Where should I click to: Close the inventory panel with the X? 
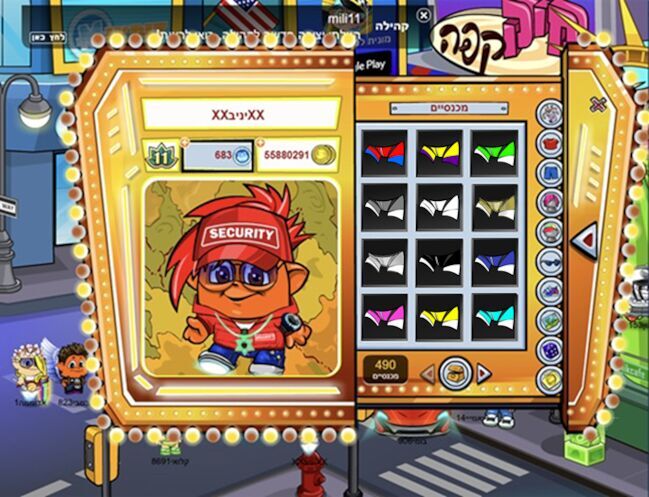[x=598, y=105]
